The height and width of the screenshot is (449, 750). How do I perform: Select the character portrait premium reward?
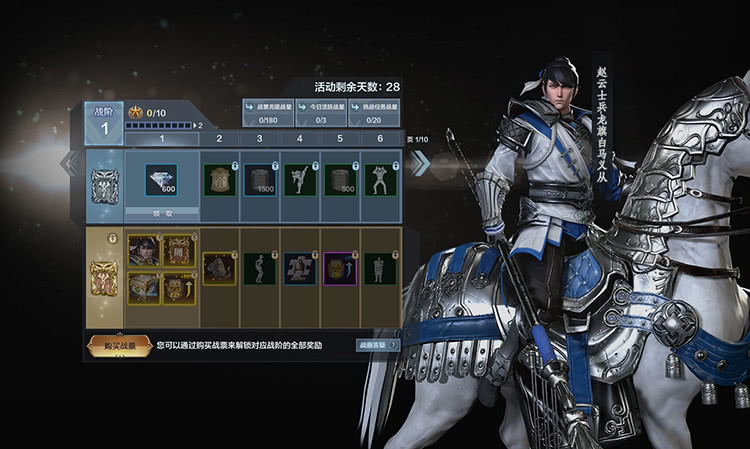tap(144, 251)
